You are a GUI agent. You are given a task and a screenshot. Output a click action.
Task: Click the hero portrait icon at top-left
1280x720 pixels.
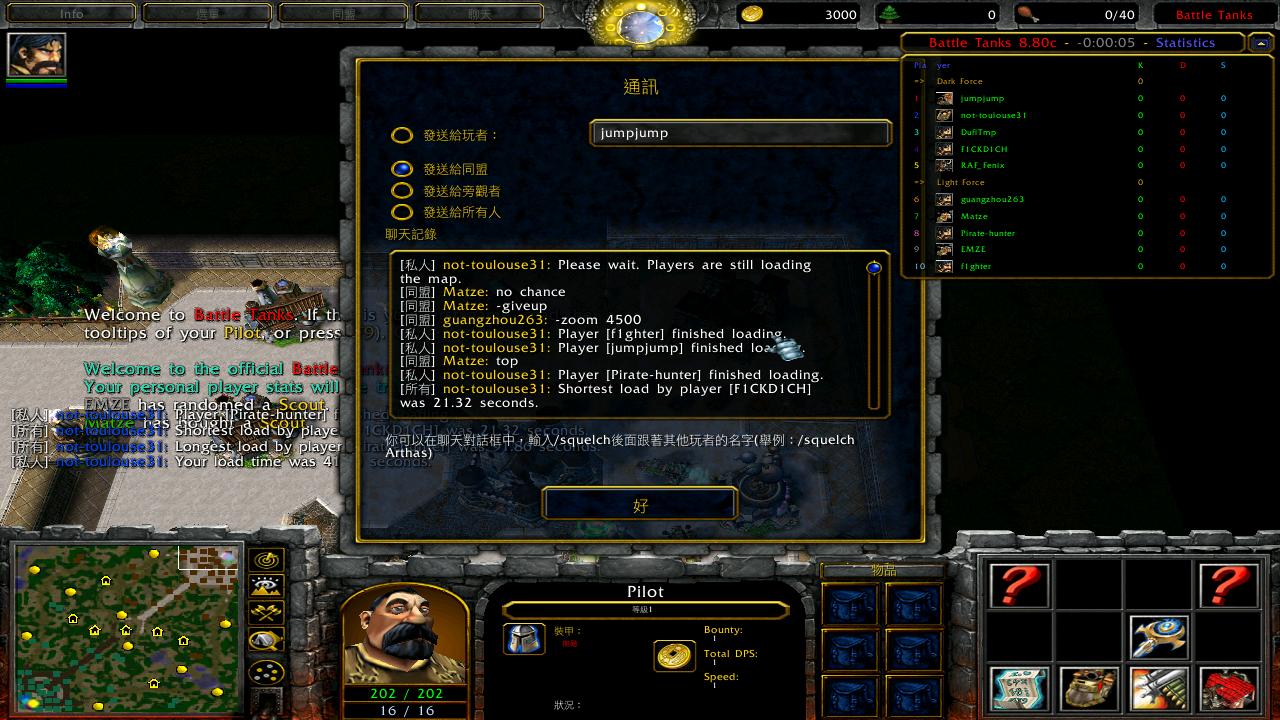click(37, 54)
